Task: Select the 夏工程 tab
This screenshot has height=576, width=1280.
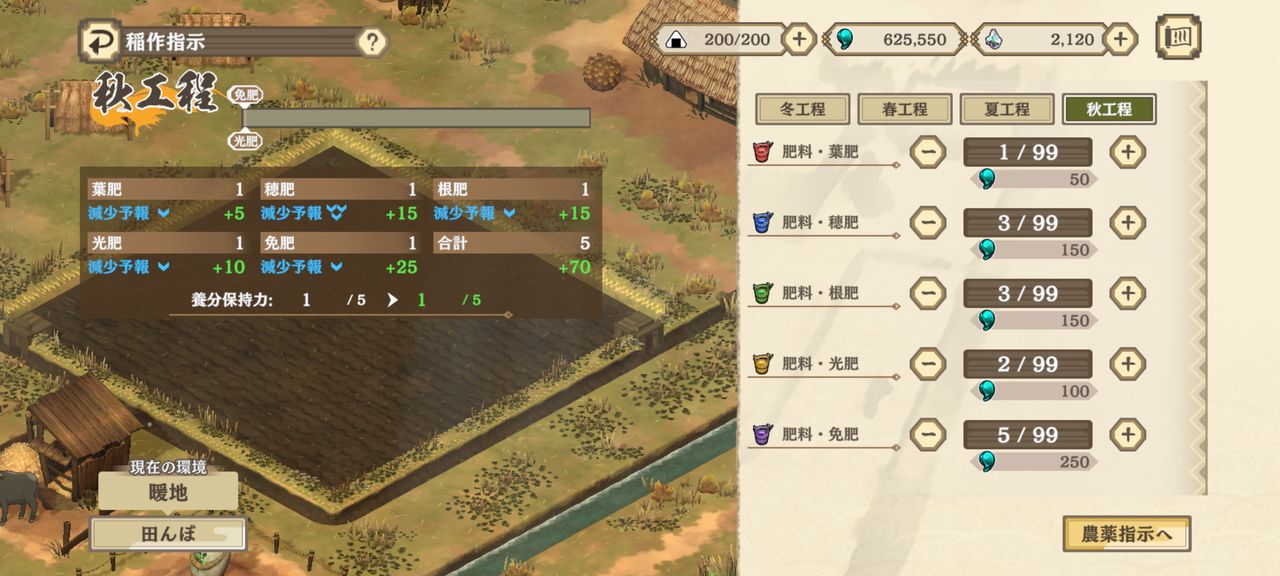Action: pos(1007,109)
